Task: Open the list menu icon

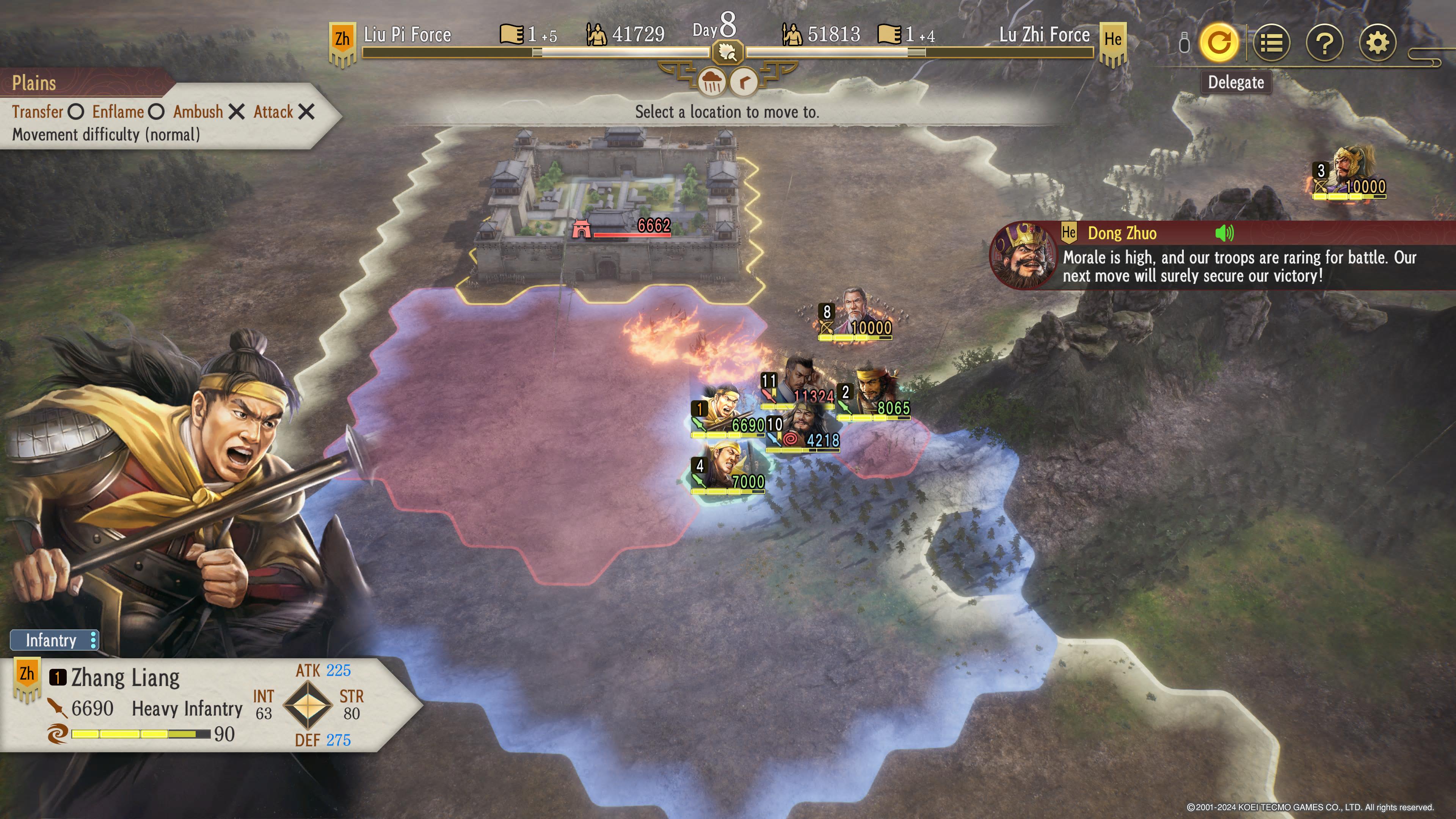Action: (x=1271, y=42)
